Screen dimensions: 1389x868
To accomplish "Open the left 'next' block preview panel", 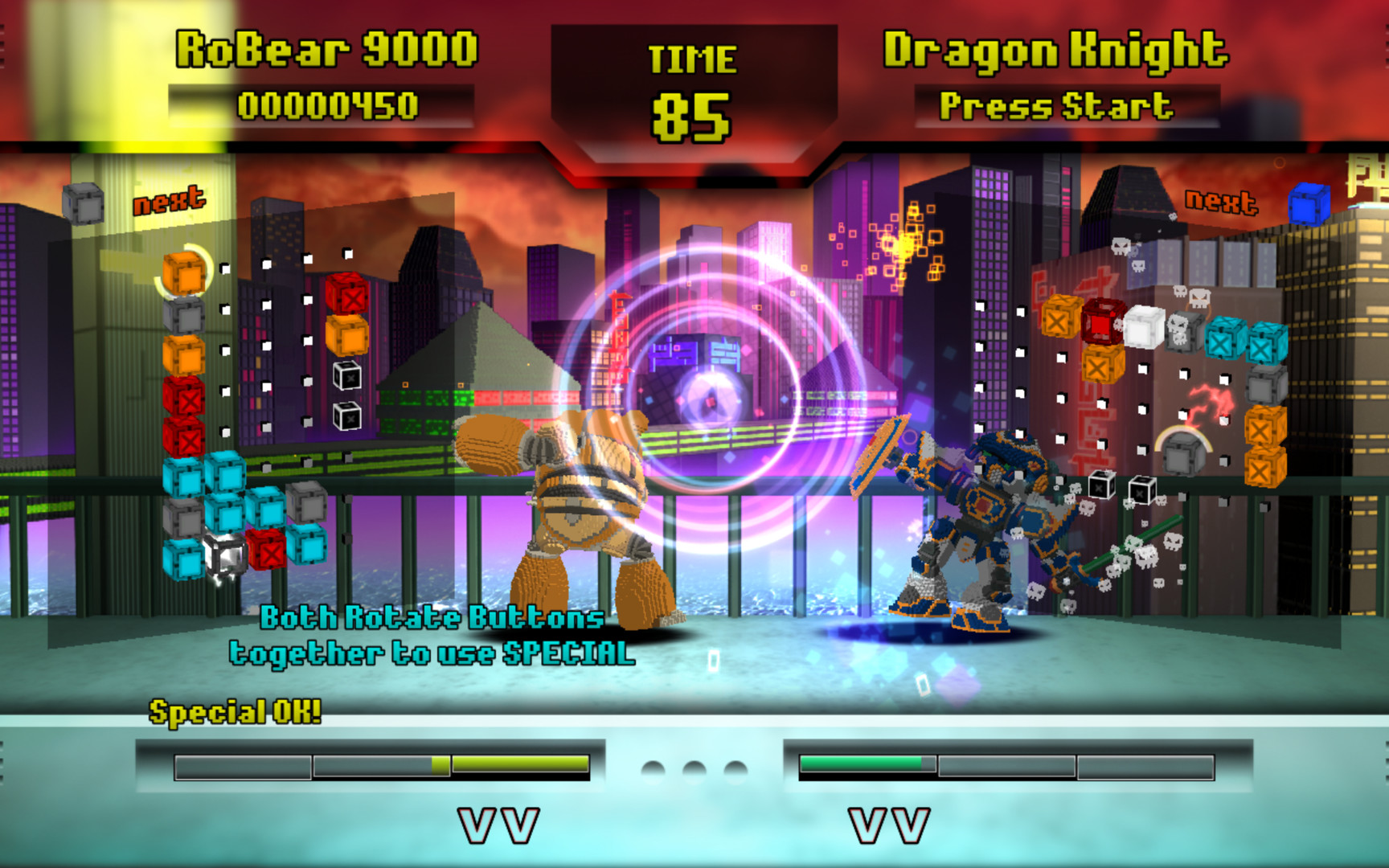I will [168, 202].
